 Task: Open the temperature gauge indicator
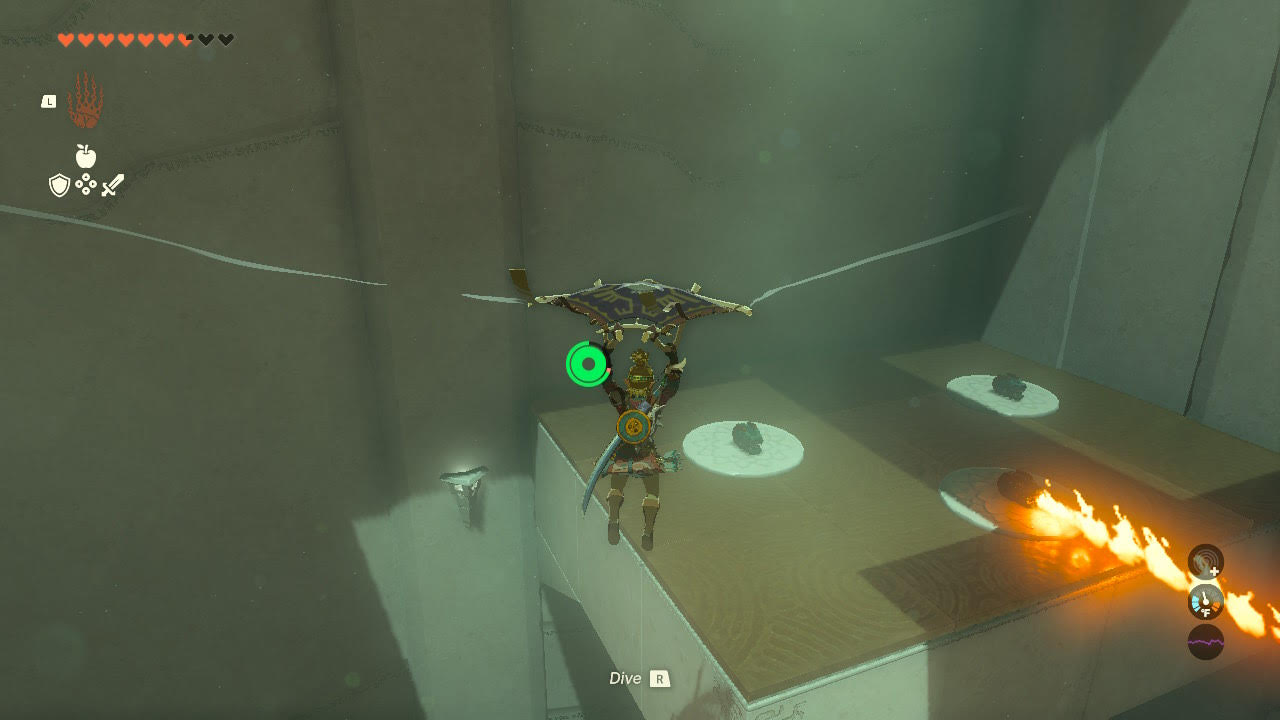[1205, 601]
